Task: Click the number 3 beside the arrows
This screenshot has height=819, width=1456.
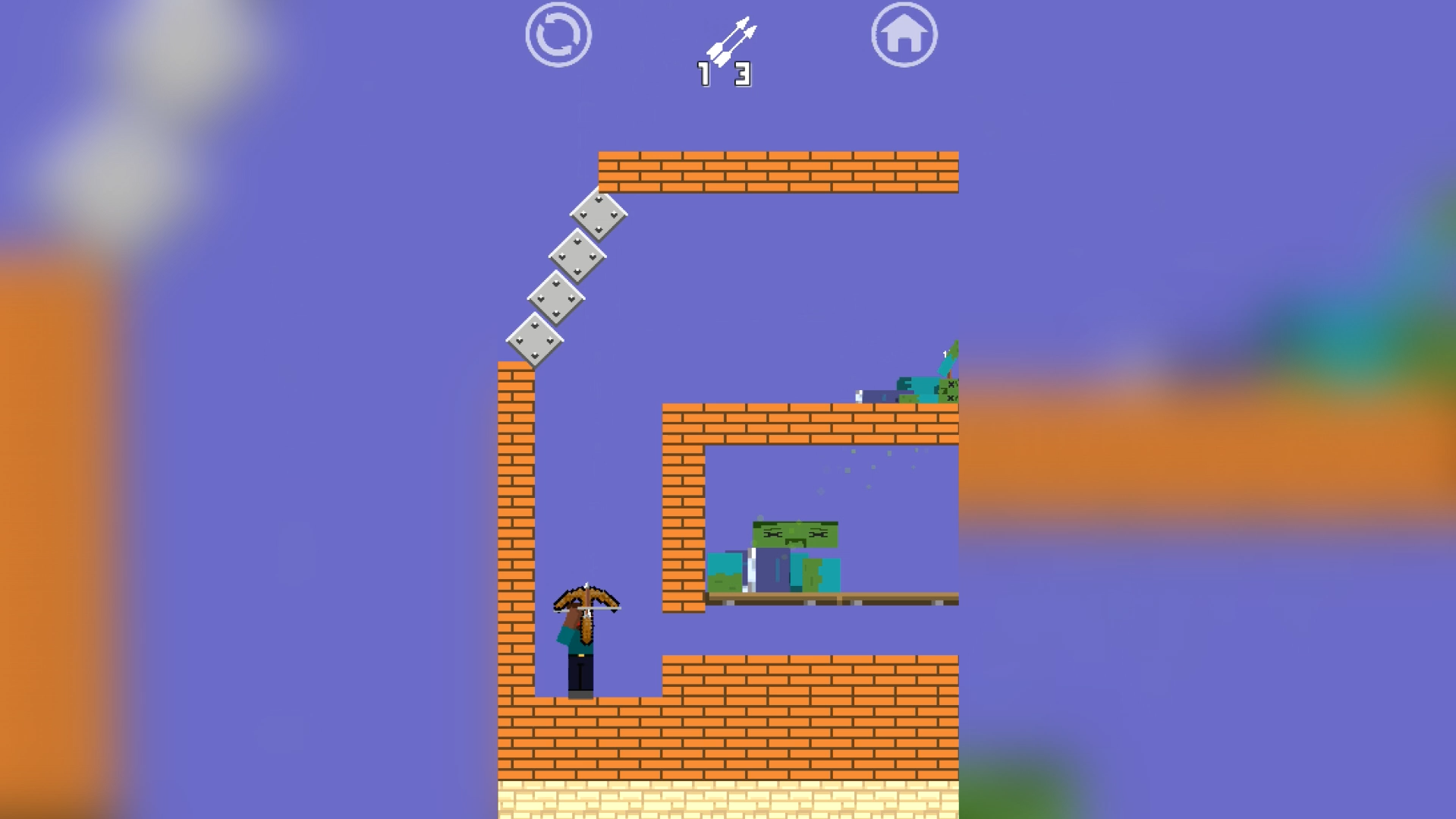Action: click(x=743, y=73)
